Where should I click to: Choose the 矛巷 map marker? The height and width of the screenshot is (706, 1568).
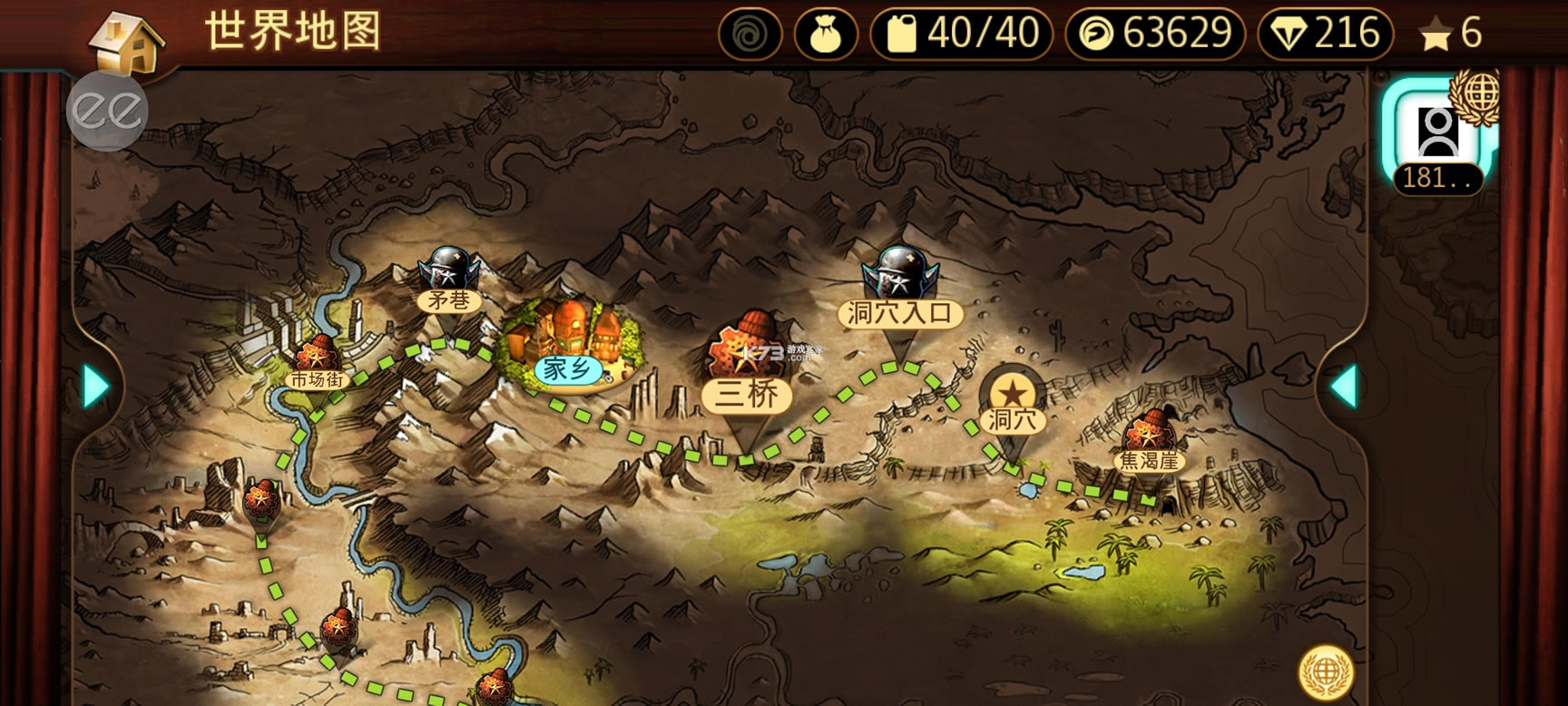(448, 281)
